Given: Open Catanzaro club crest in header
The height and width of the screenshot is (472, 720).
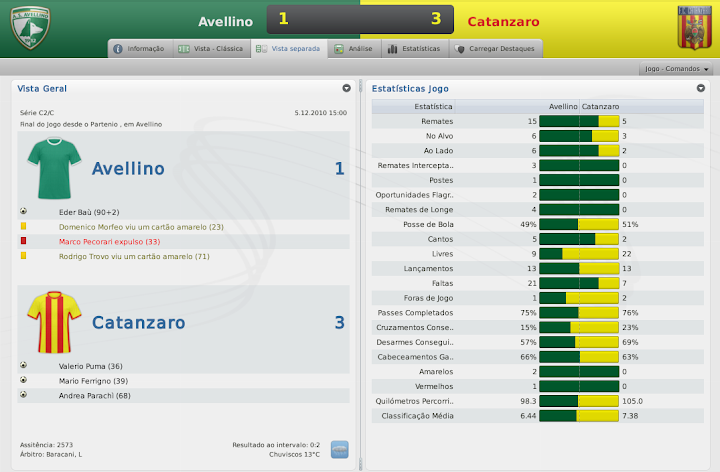Looking at the screenshot, I should pos(693,28).
